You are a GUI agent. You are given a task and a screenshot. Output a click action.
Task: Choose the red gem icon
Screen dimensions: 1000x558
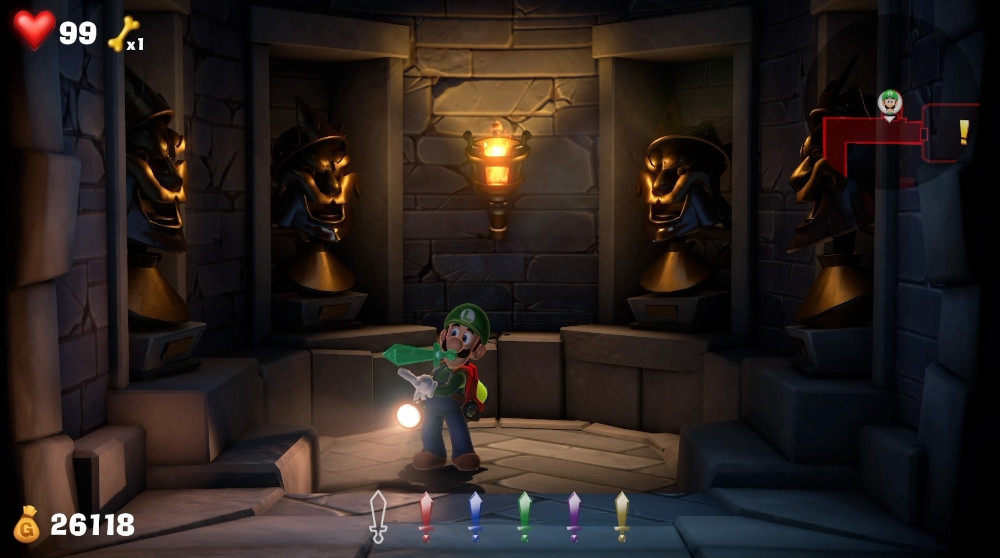(x=426, y=516)
